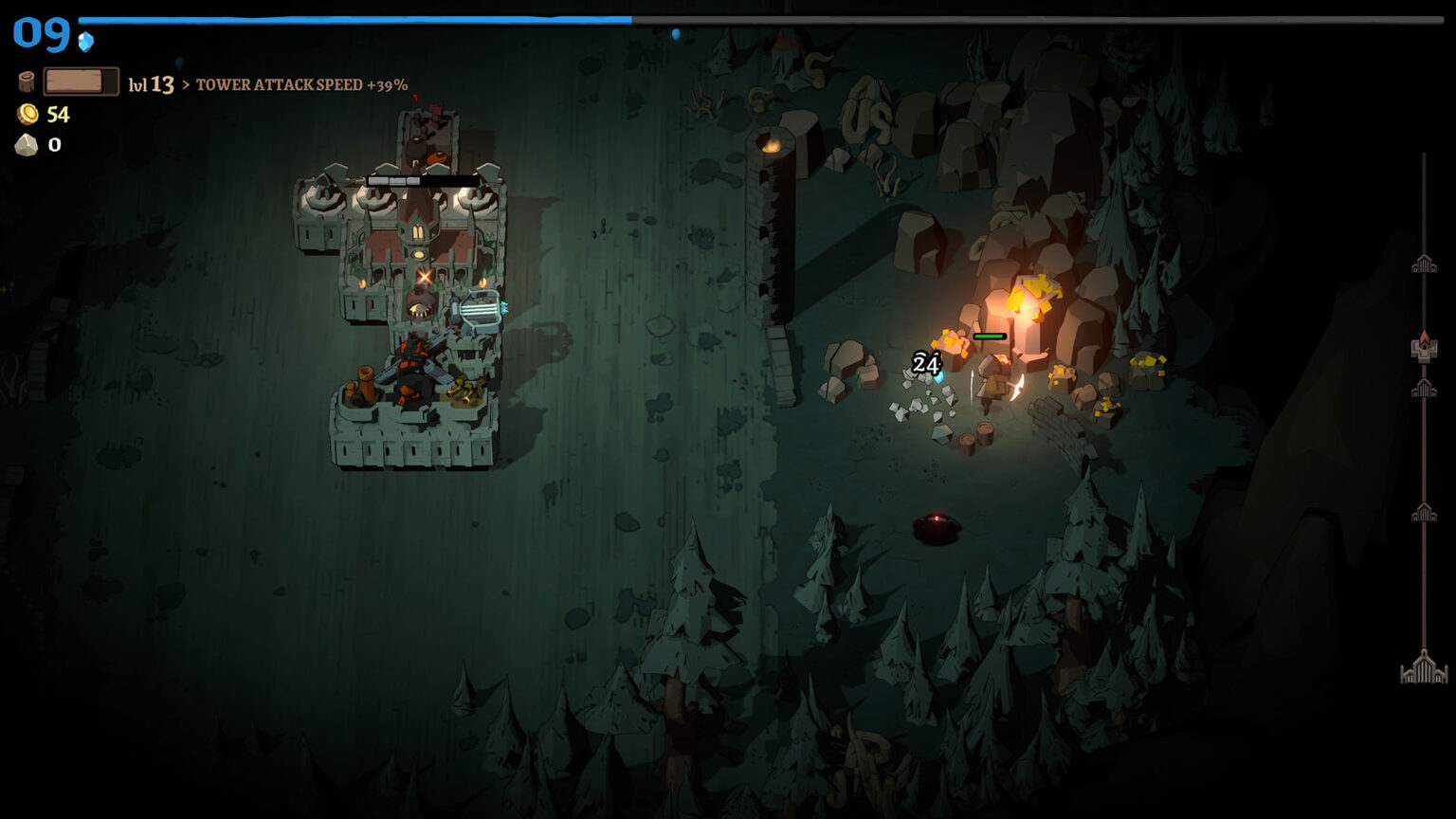The image size is (1456, 819).
Task: Click the blue gem wave counter icon
Action: click(x=84, y=40)
